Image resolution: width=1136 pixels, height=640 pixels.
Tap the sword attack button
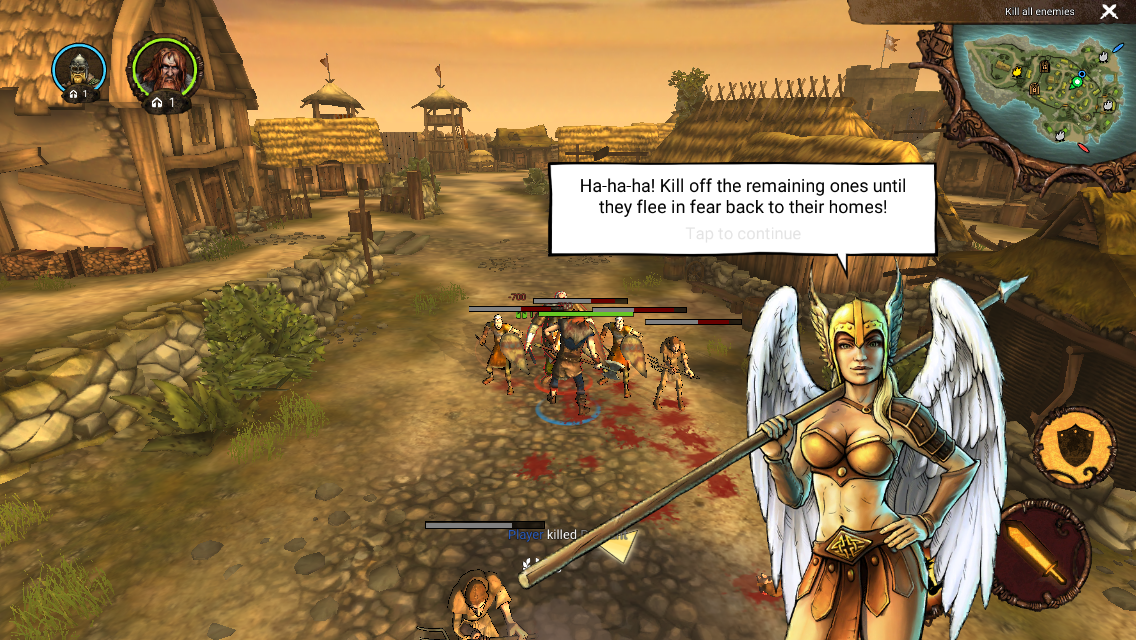[1043, 555]
